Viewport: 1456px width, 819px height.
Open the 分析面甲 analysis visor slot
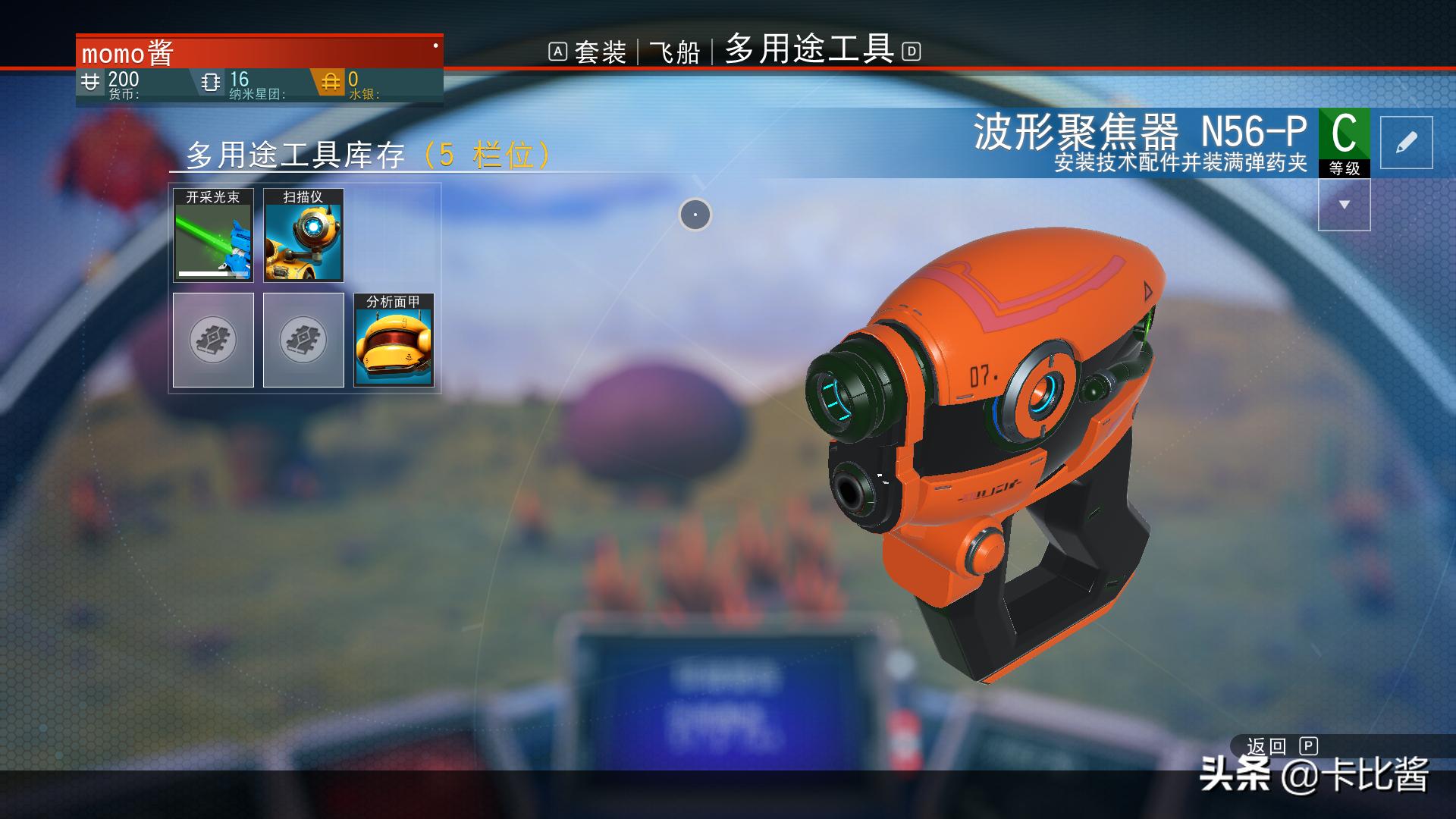tap(394, 339)
